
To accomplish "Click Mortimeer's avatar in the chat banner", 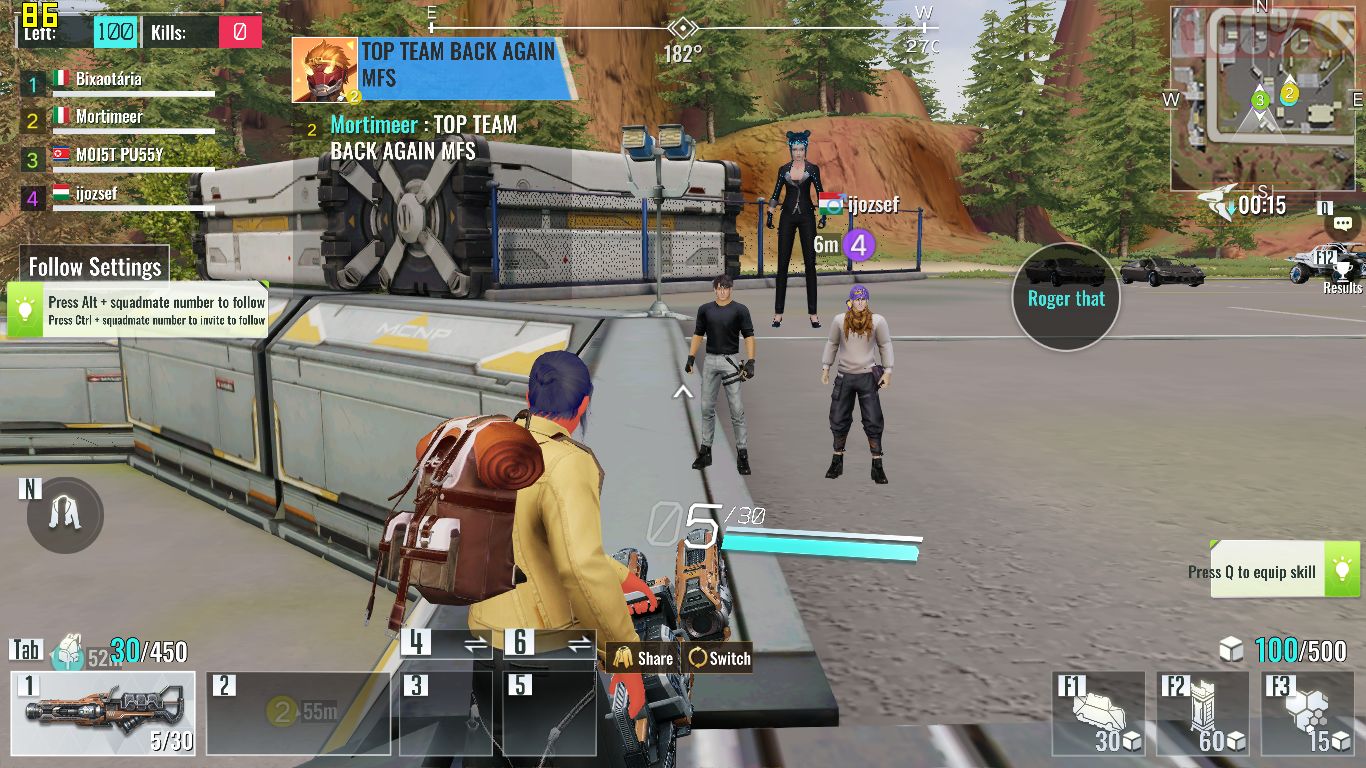I will [324, 70].
